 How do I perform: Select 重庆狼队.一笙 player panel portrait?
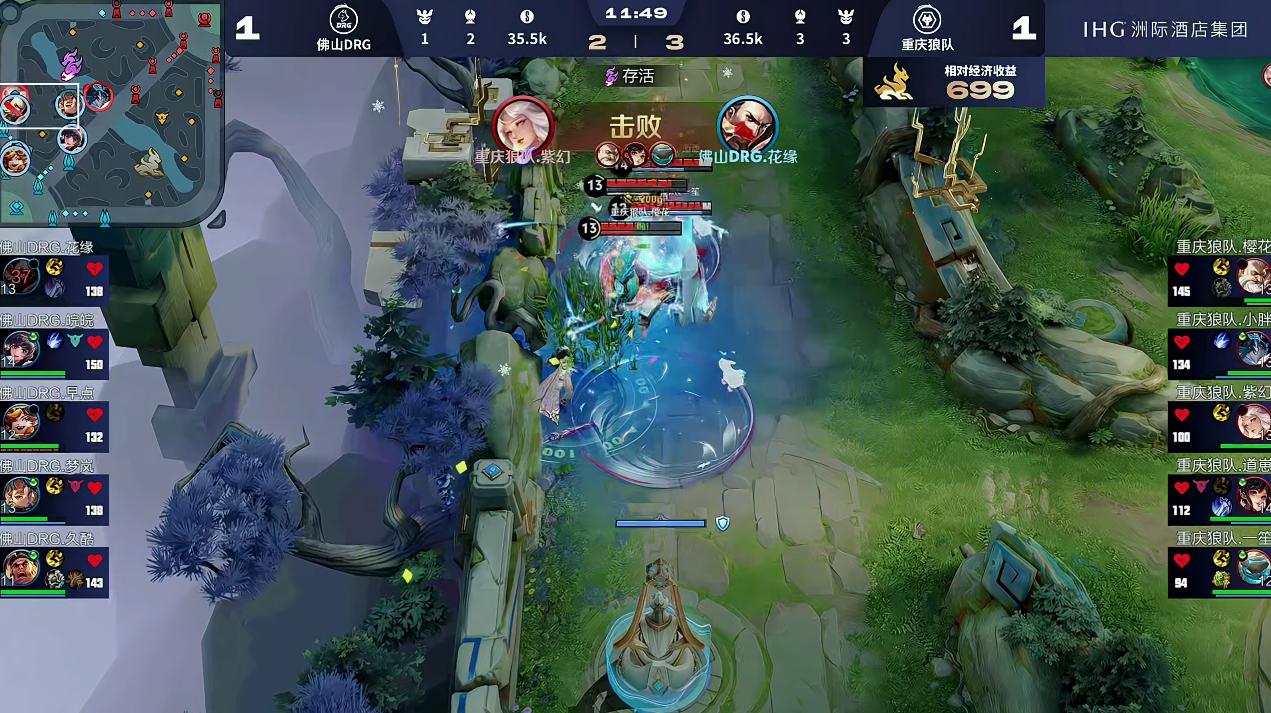pos(1253,568)
